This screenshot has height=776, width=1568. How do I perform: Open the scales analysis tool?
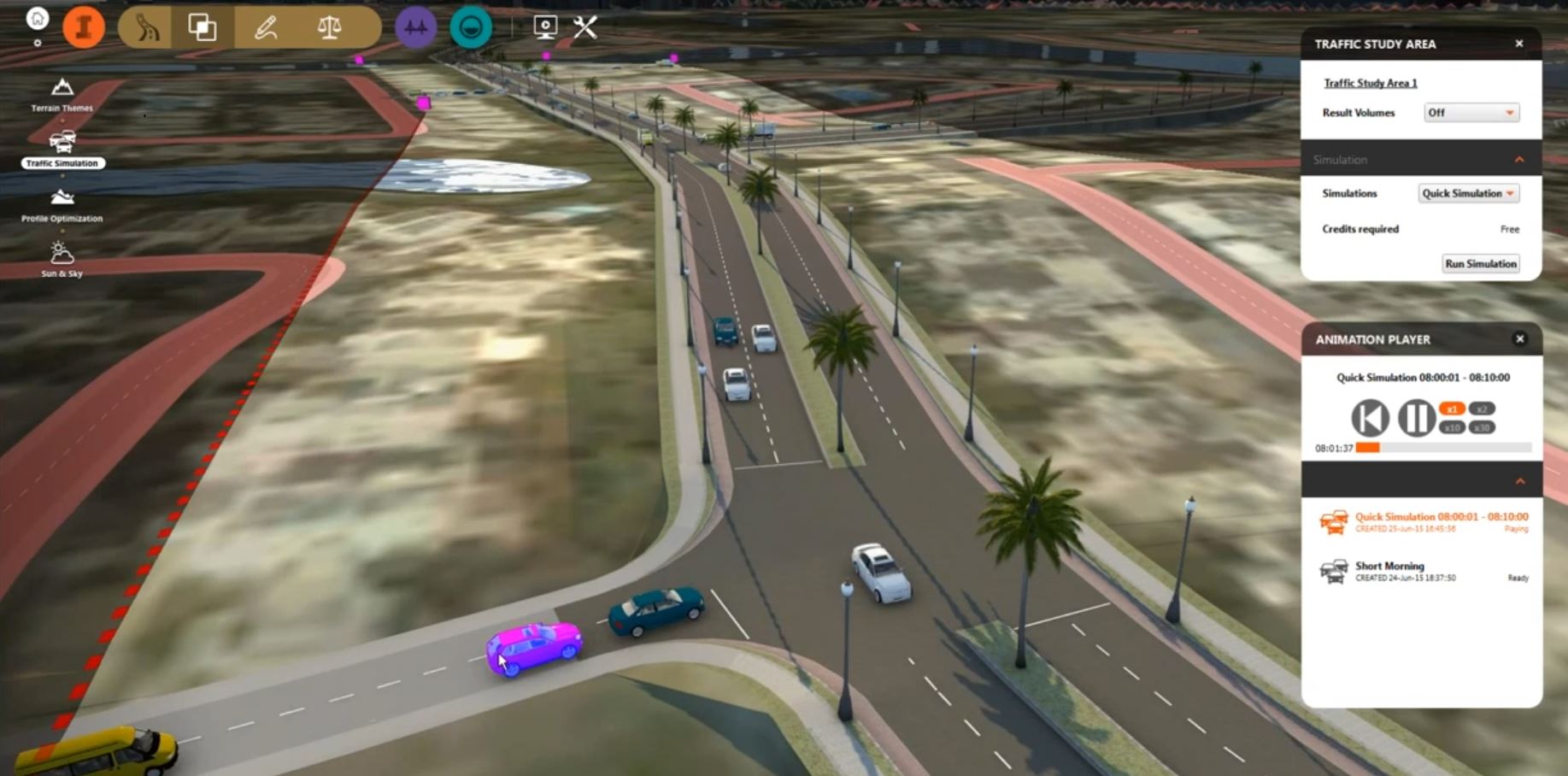click(330, 26)
